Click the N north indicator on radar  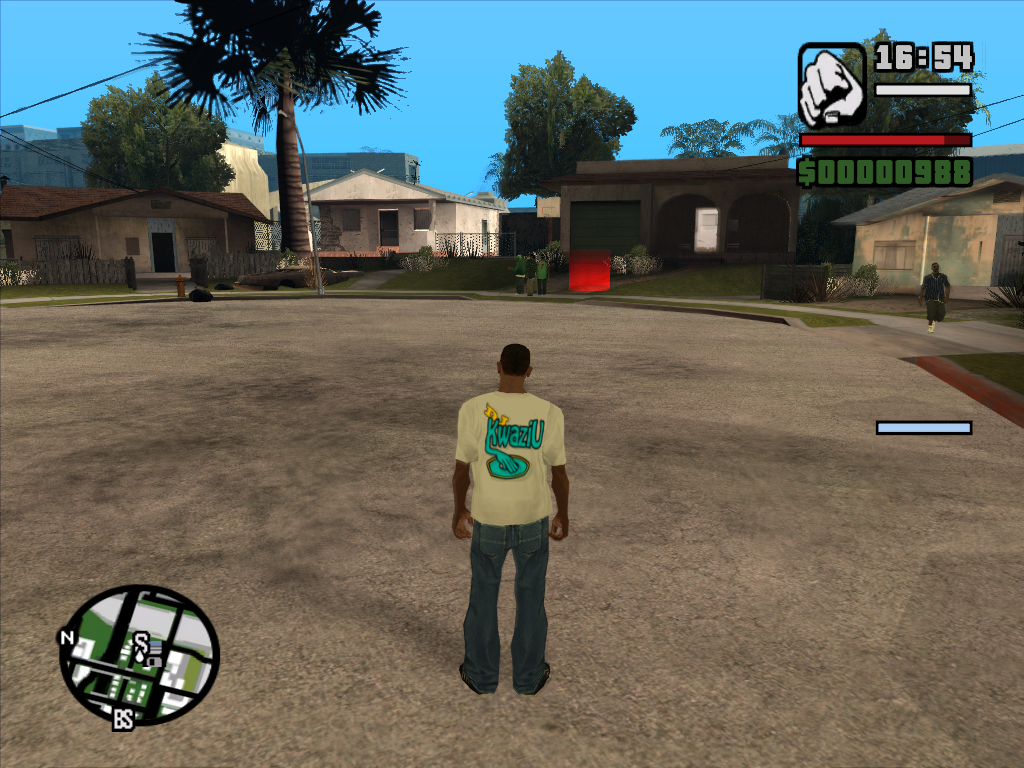point(67,637)
